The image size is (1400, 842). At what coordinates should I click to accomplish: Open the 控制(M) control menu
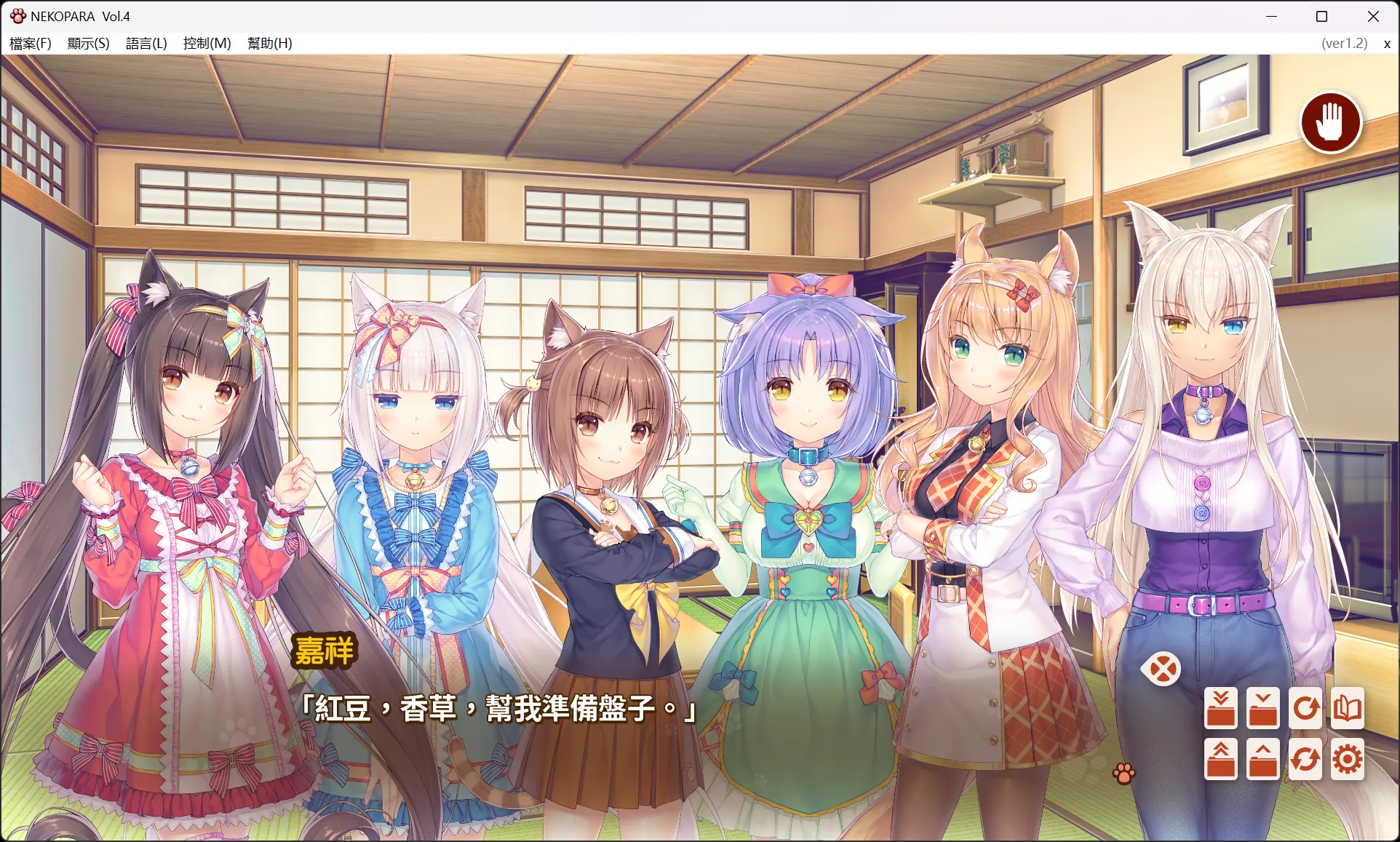(x=206, y=43)
